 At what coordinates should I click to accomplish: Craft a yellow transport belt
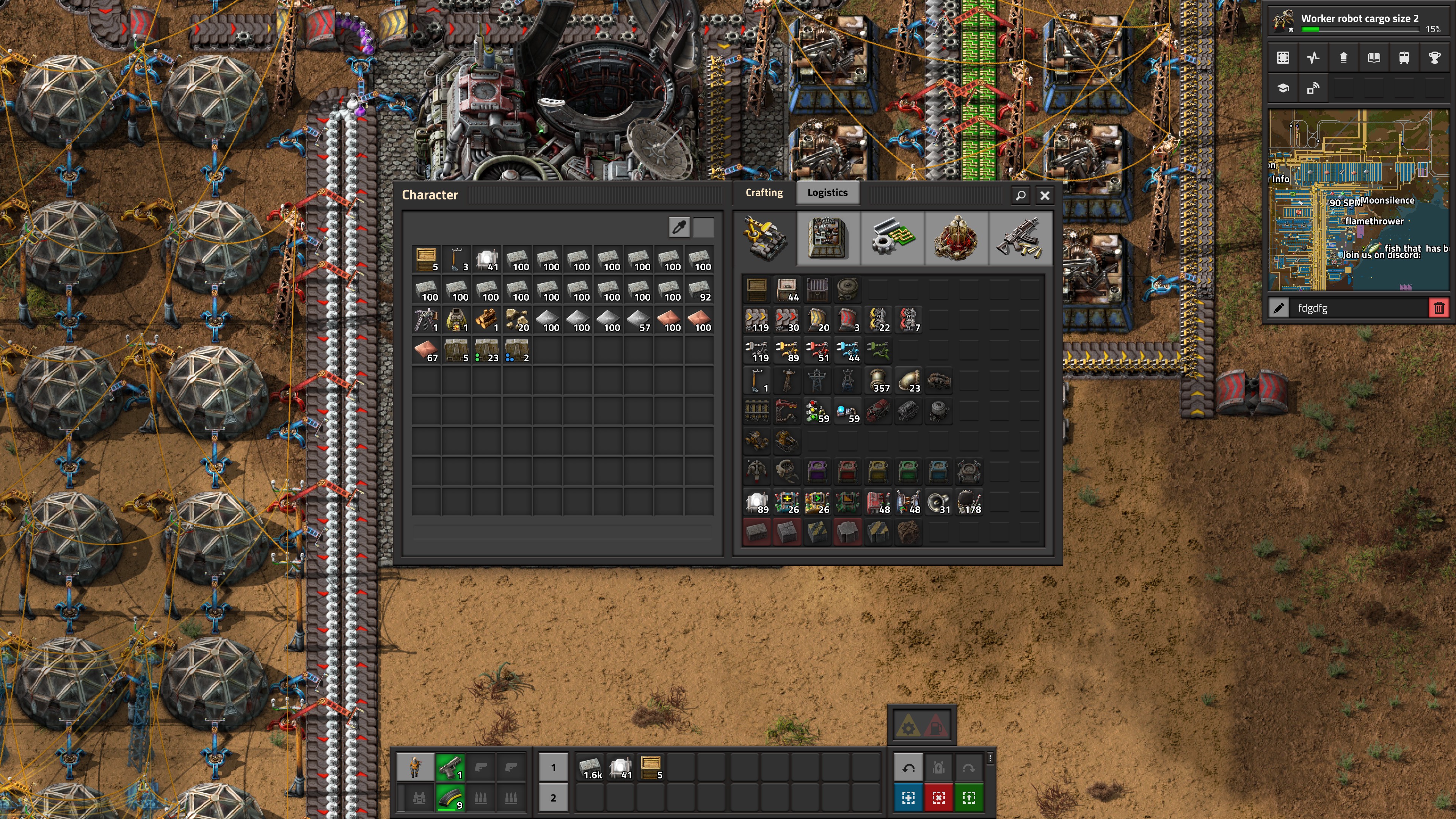[x=757, y=320]
